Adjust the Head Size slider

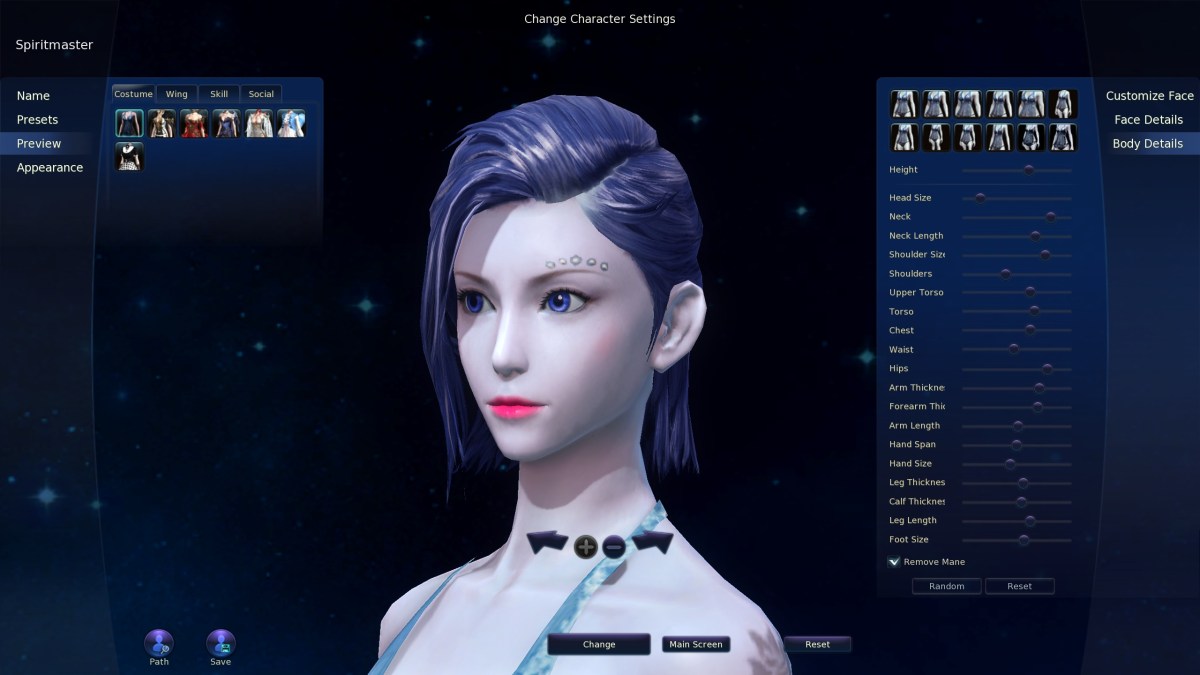(980, 198)
